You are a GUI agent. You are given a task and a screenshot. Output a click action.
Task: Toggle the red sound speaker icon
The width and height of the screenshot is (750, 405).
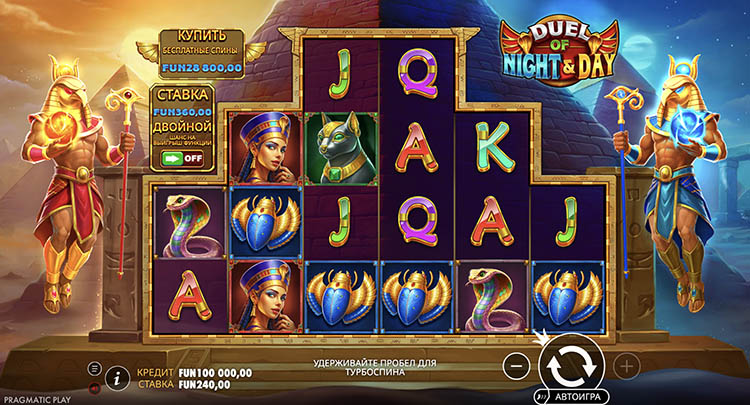pos(95,386)
